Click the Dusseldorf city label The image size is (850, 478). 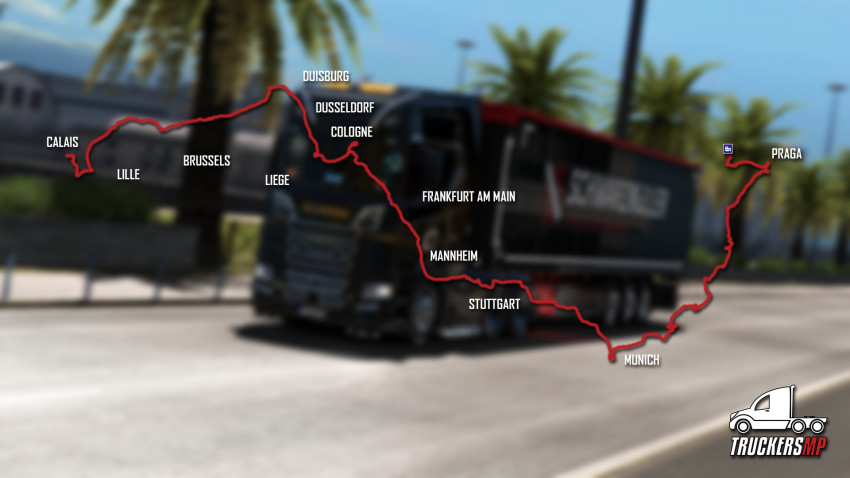[x=344, y=107]
